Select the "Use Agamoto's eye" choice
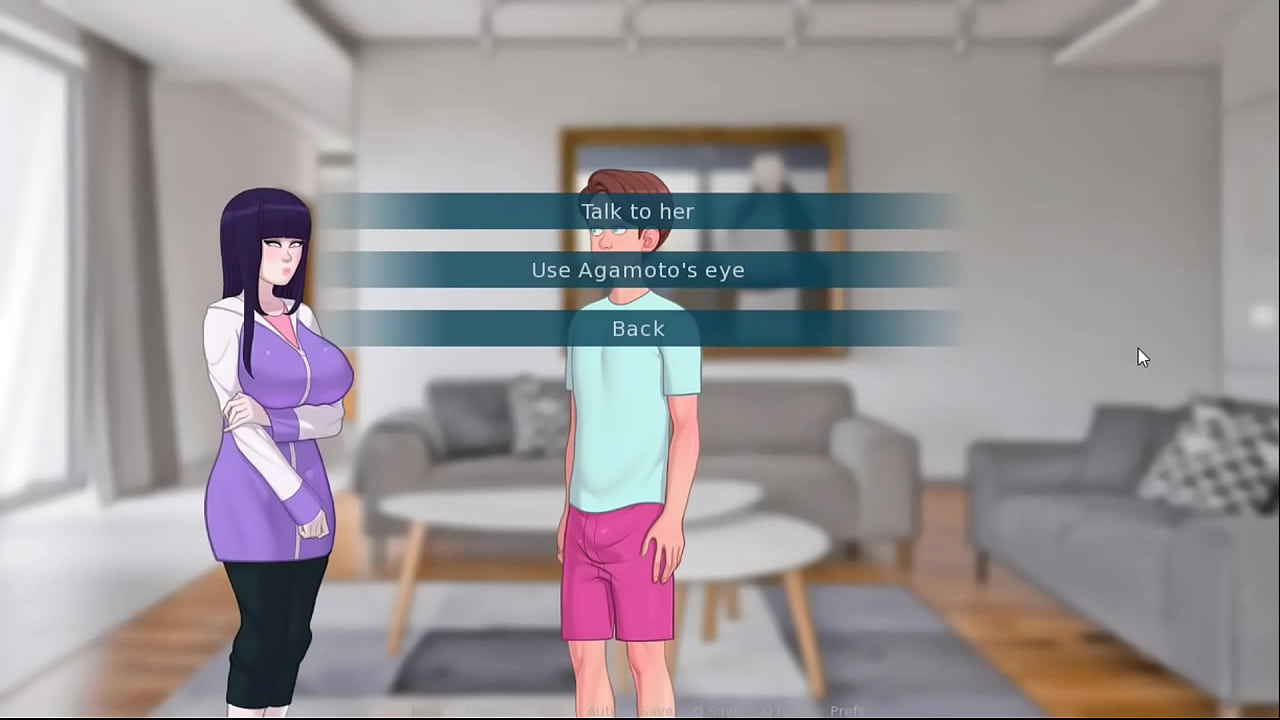This screenshot has width=1280, height=720. (x=638, y=269)
